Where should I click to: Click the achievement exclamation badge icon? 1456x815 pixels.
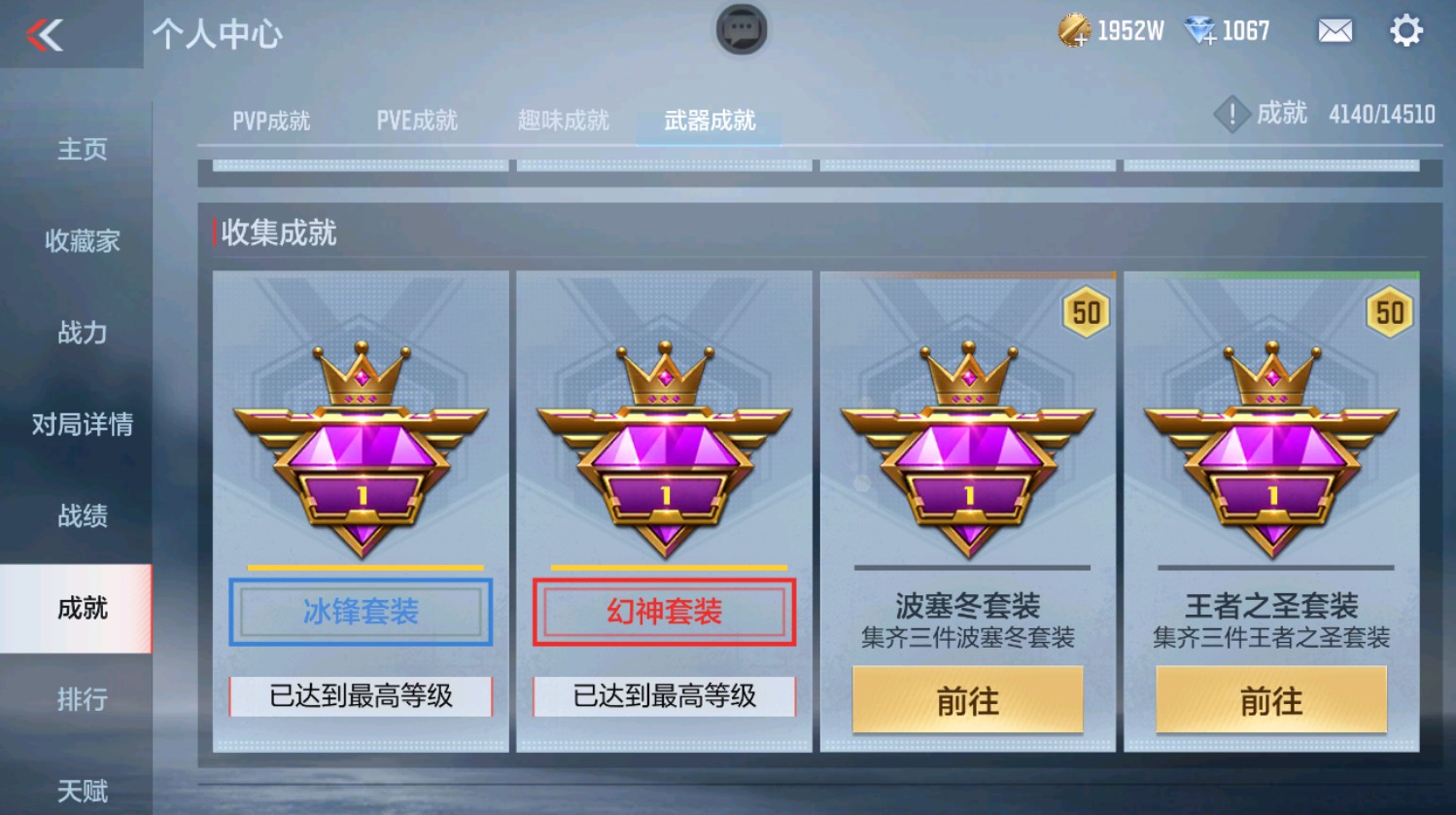[1232, 114]
